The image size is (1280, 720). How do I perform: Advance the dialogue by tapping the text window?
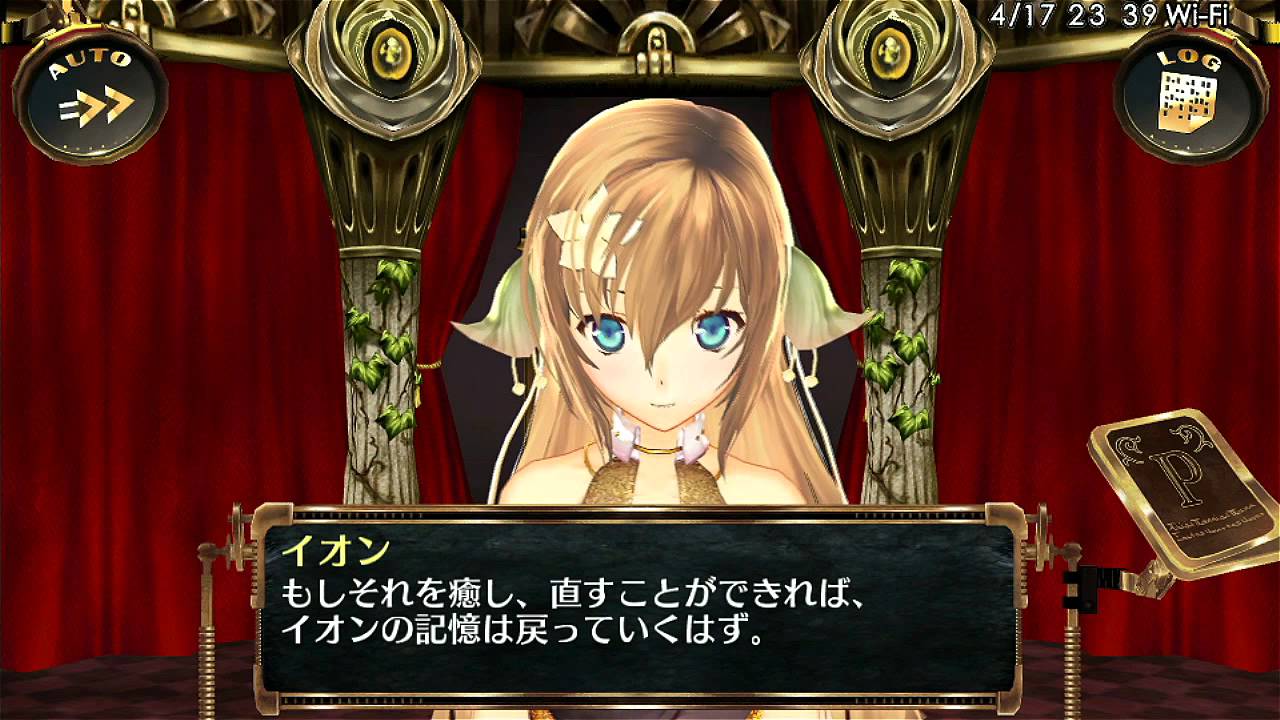[x=640, y=620]
